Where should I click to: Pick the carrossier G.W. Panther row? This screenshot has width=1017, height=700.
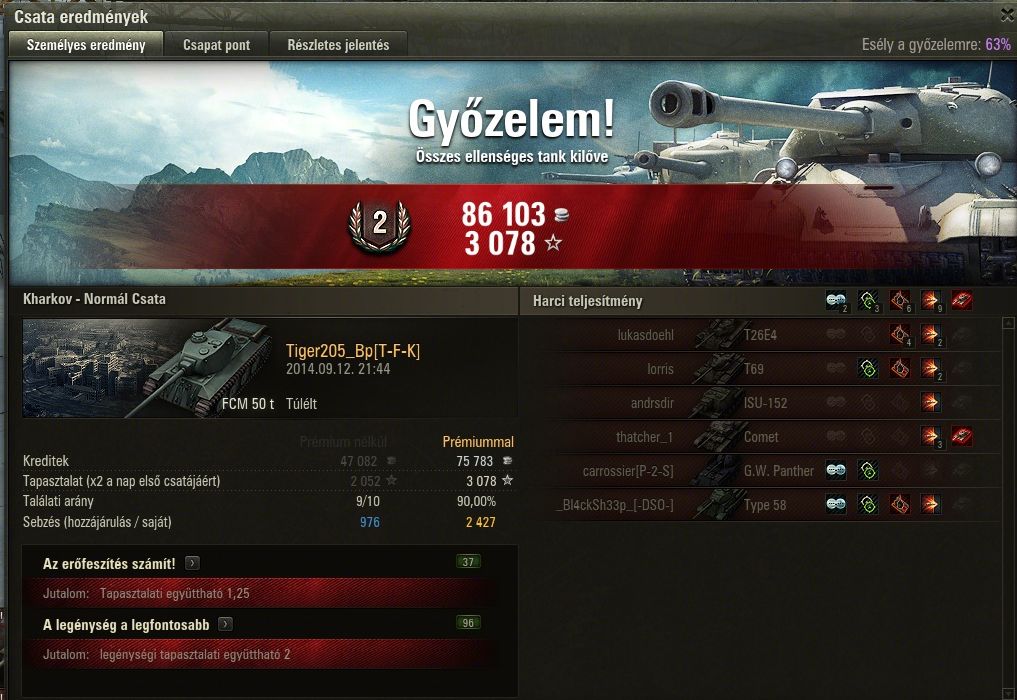click(x=760, y=471)
